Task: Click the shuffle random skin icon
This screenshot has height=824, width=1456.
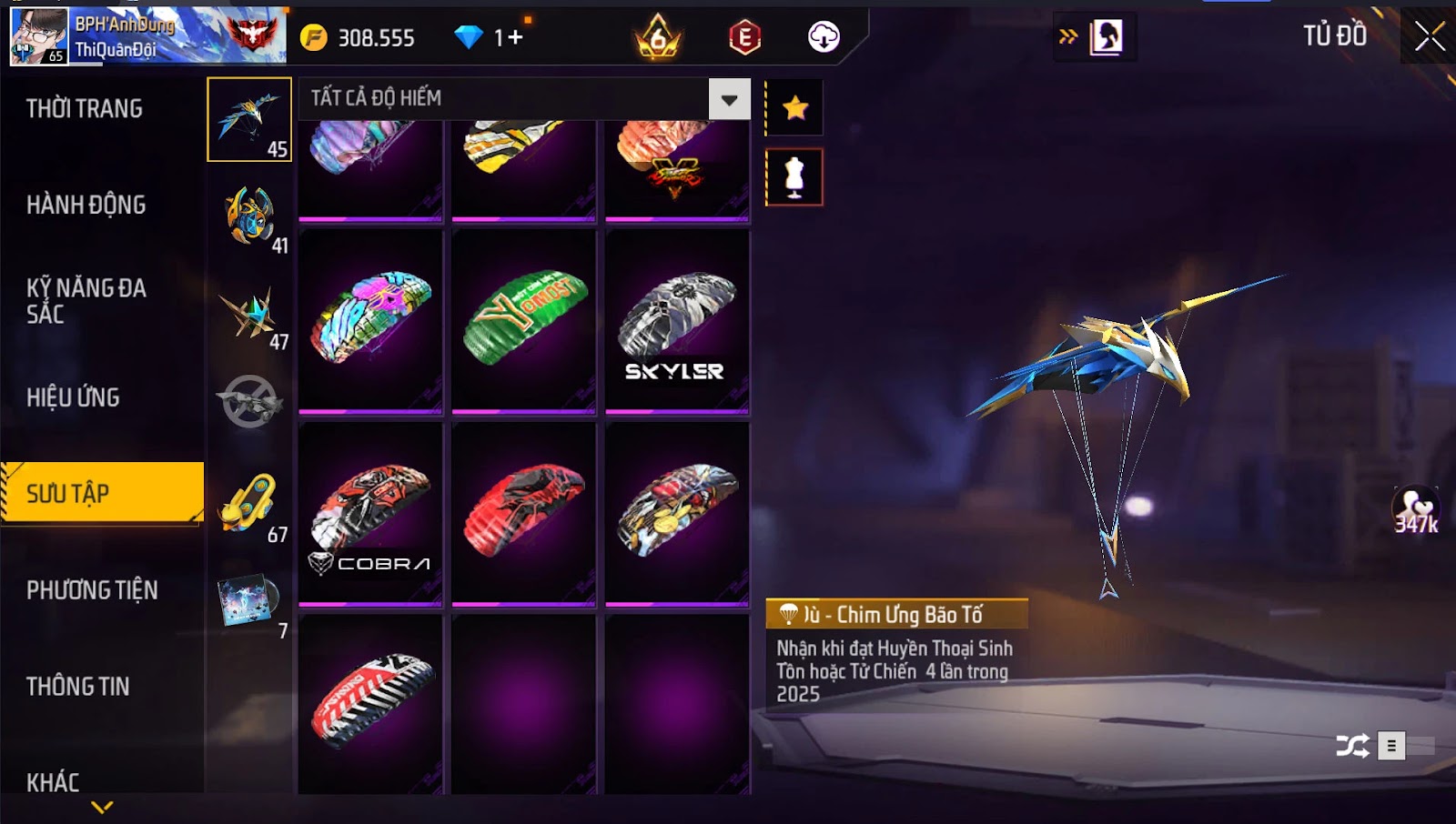Action: point(1351,747)
